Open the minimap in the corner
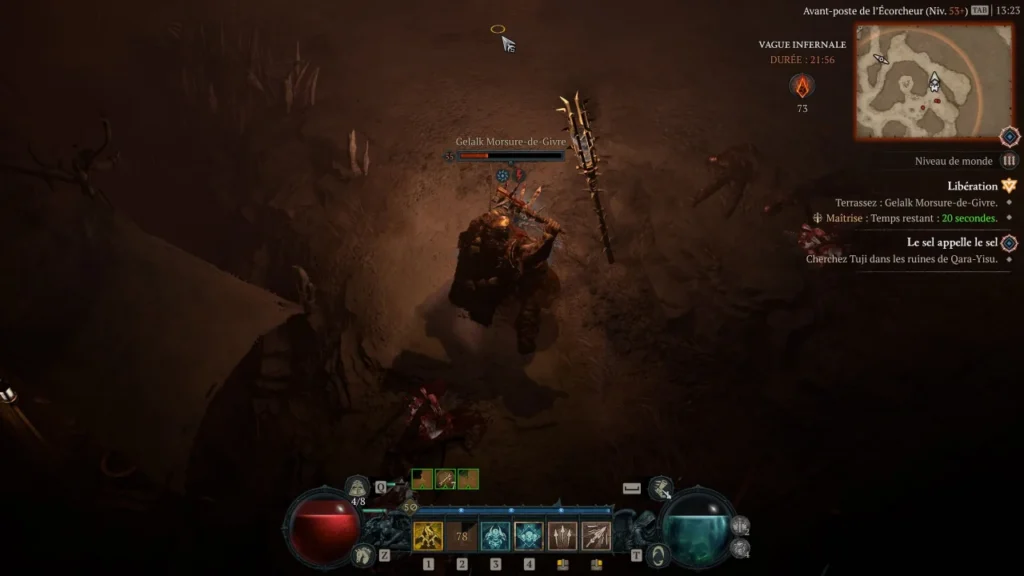Viewport: 1024px width, 576px height. pyautogui.click(x=920, y=81)
